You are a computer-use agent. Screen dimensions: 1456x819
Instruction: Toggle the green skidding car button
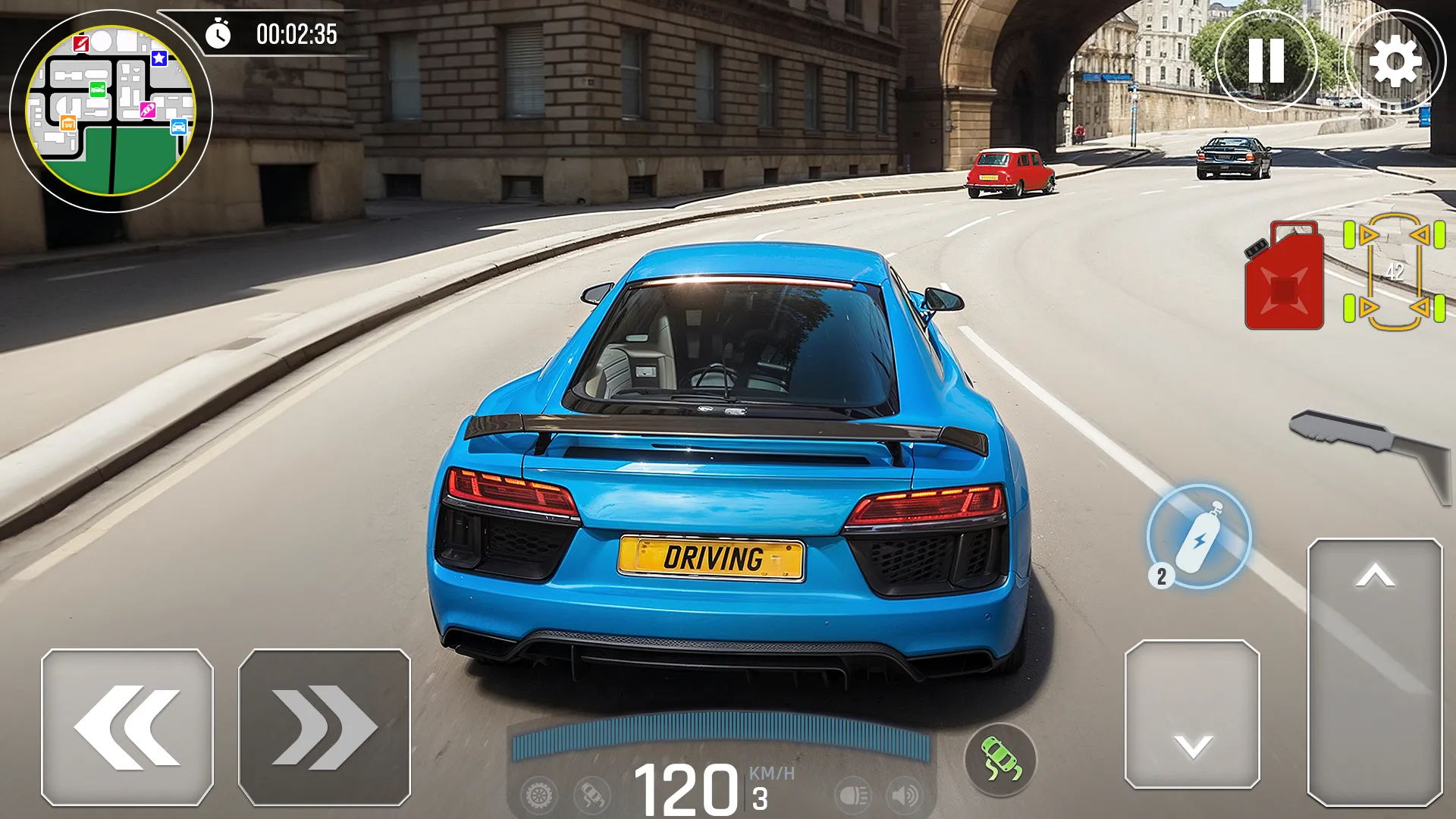tap(1000, 760)
